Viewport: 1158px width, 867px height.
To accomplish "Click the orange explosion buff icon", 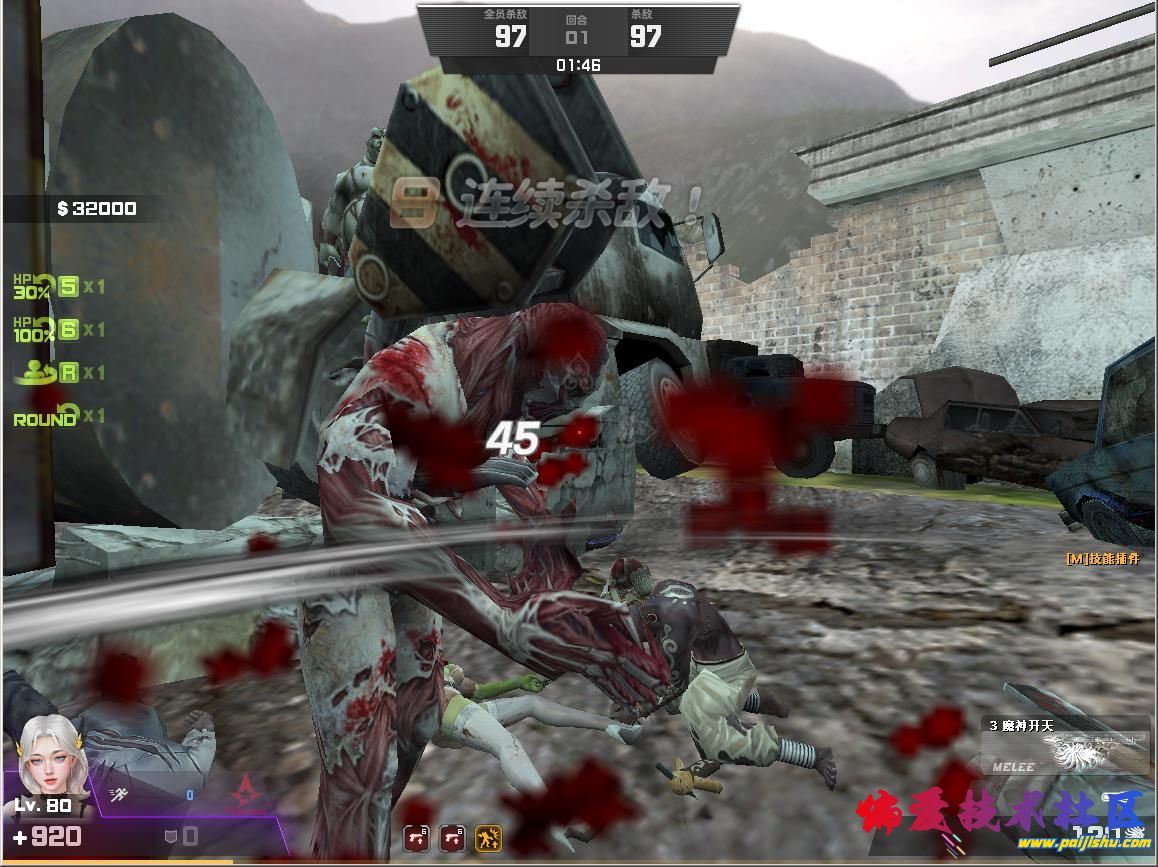I will tap(489, 838).
